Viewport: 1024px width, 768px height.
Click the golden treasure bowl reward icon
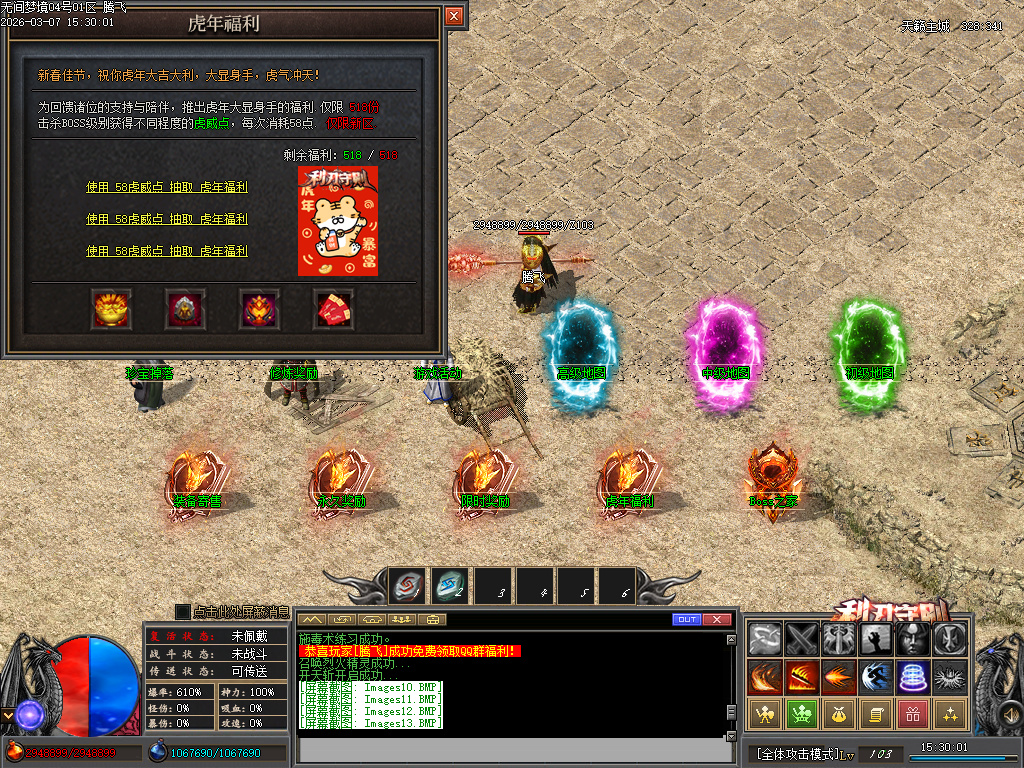pyautogui.click(x=111, y=309)
